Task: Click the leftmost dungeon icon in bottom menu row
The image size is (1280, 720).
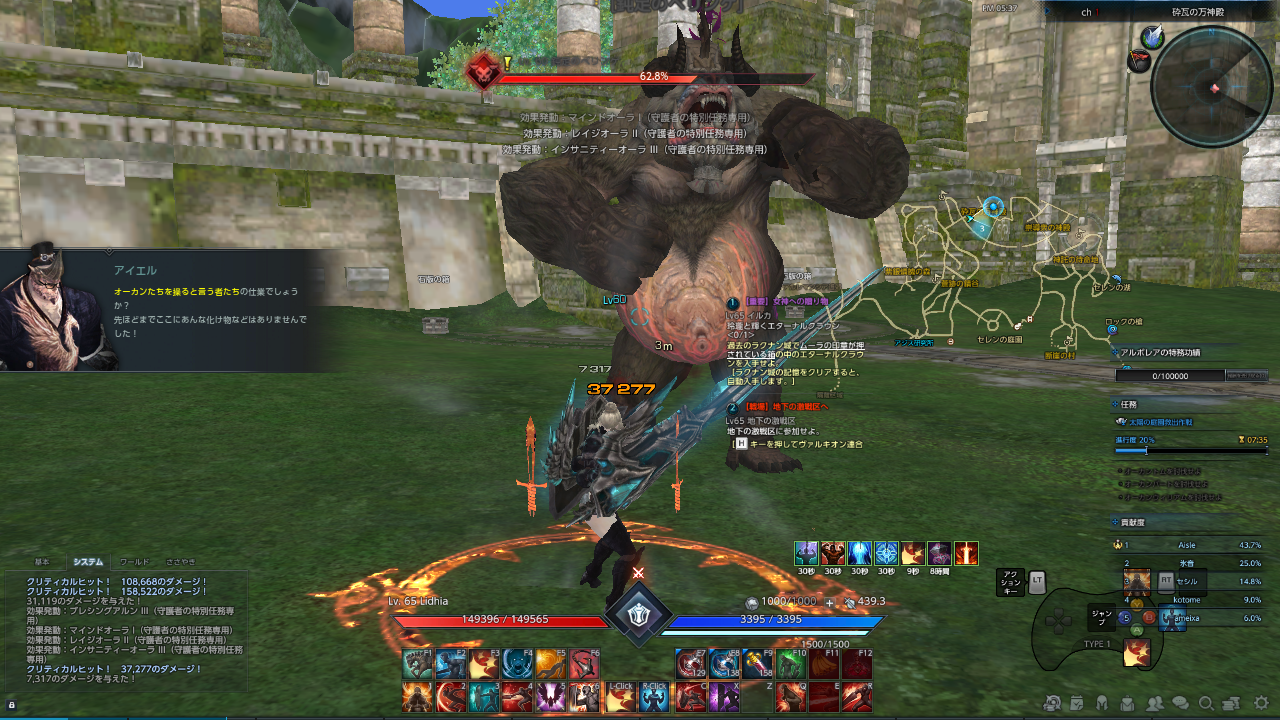Action: click(x=1052, y=704)
